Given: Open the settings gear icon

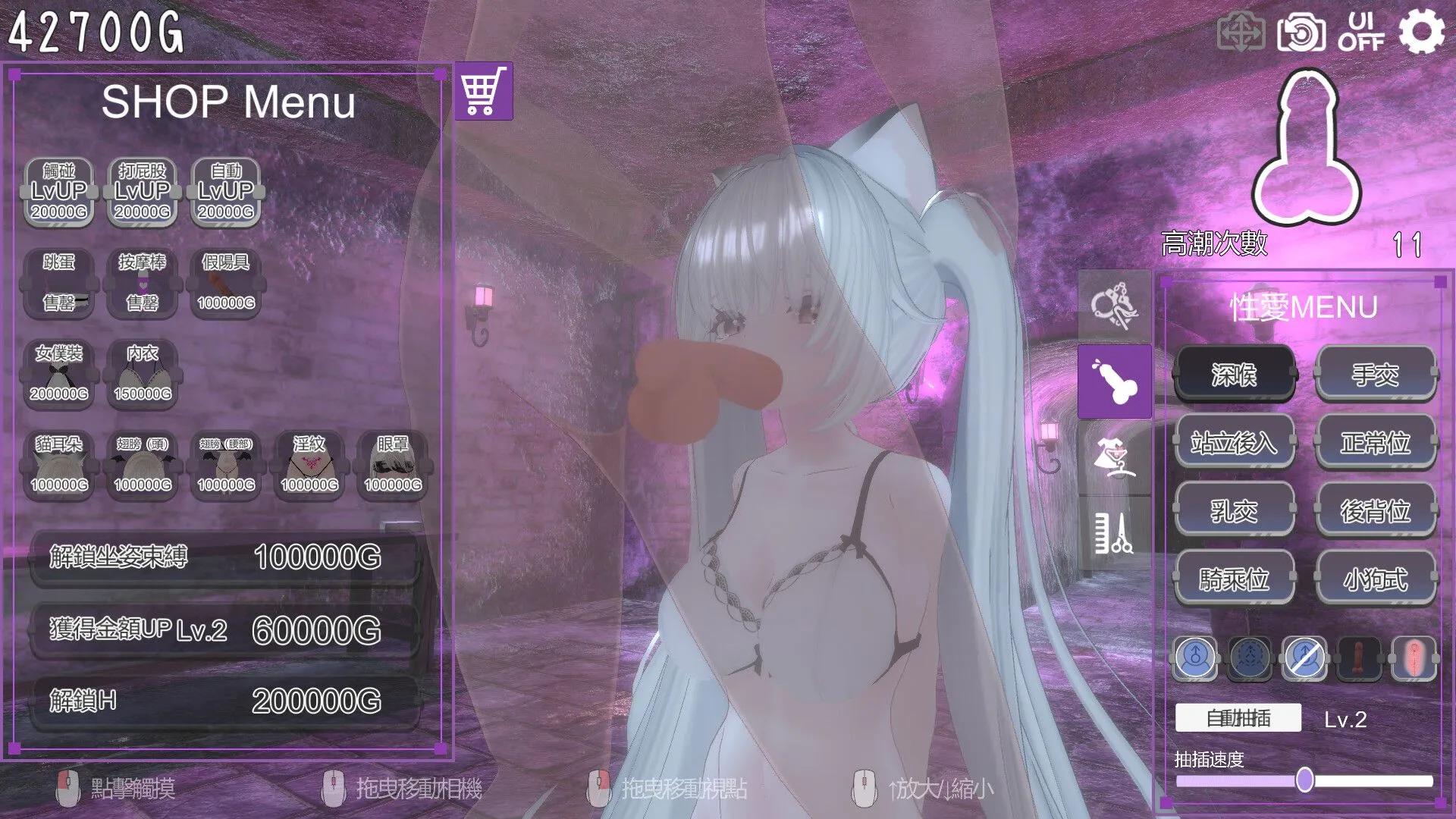Looking at the screenshot, I should click(1420, 33).
